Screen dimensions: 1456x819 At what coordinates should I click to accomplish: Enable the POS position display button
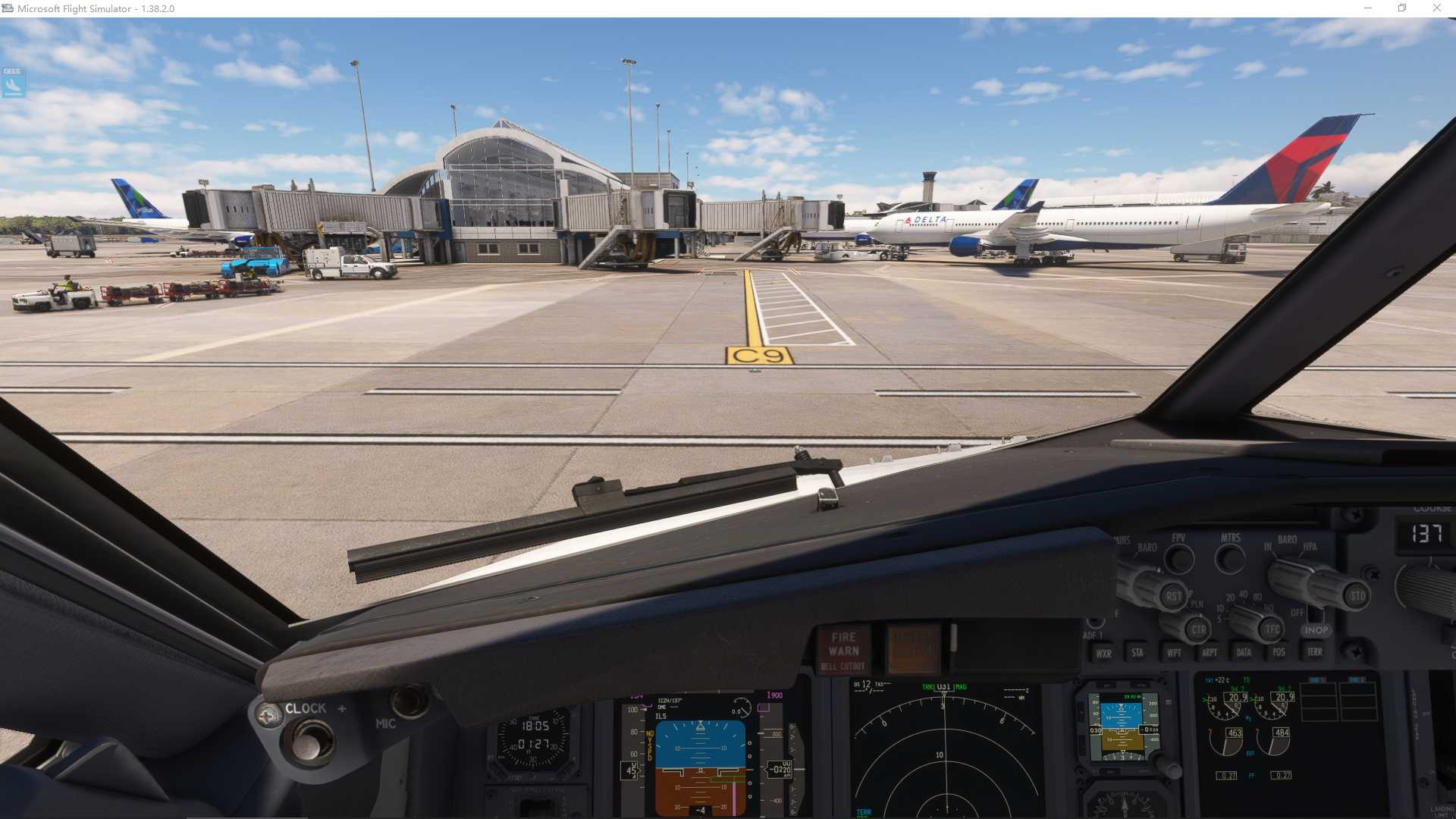tap(1279, 653)
